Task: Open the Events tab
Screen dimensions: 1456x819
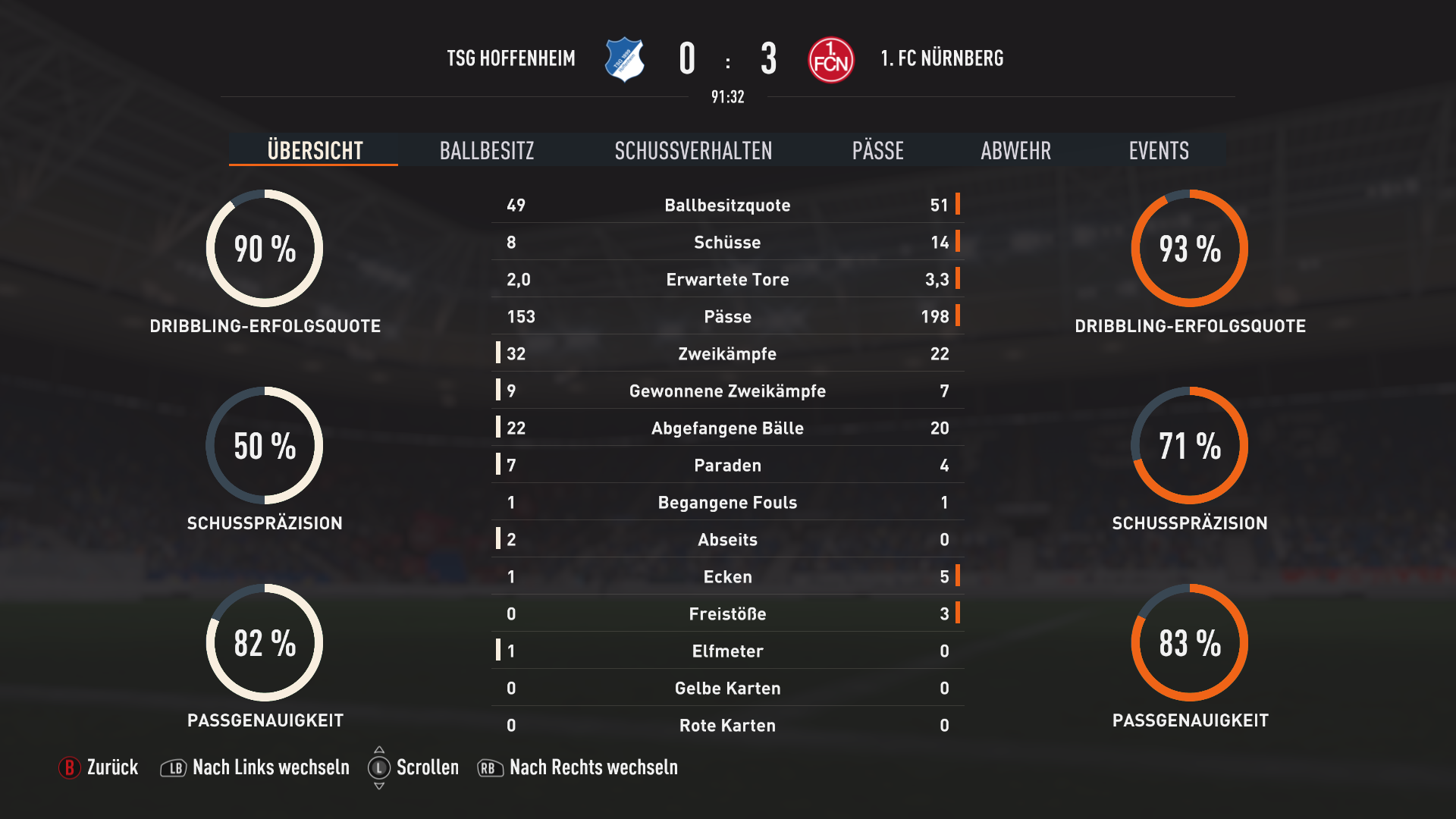Action: tap(1158, 151)
